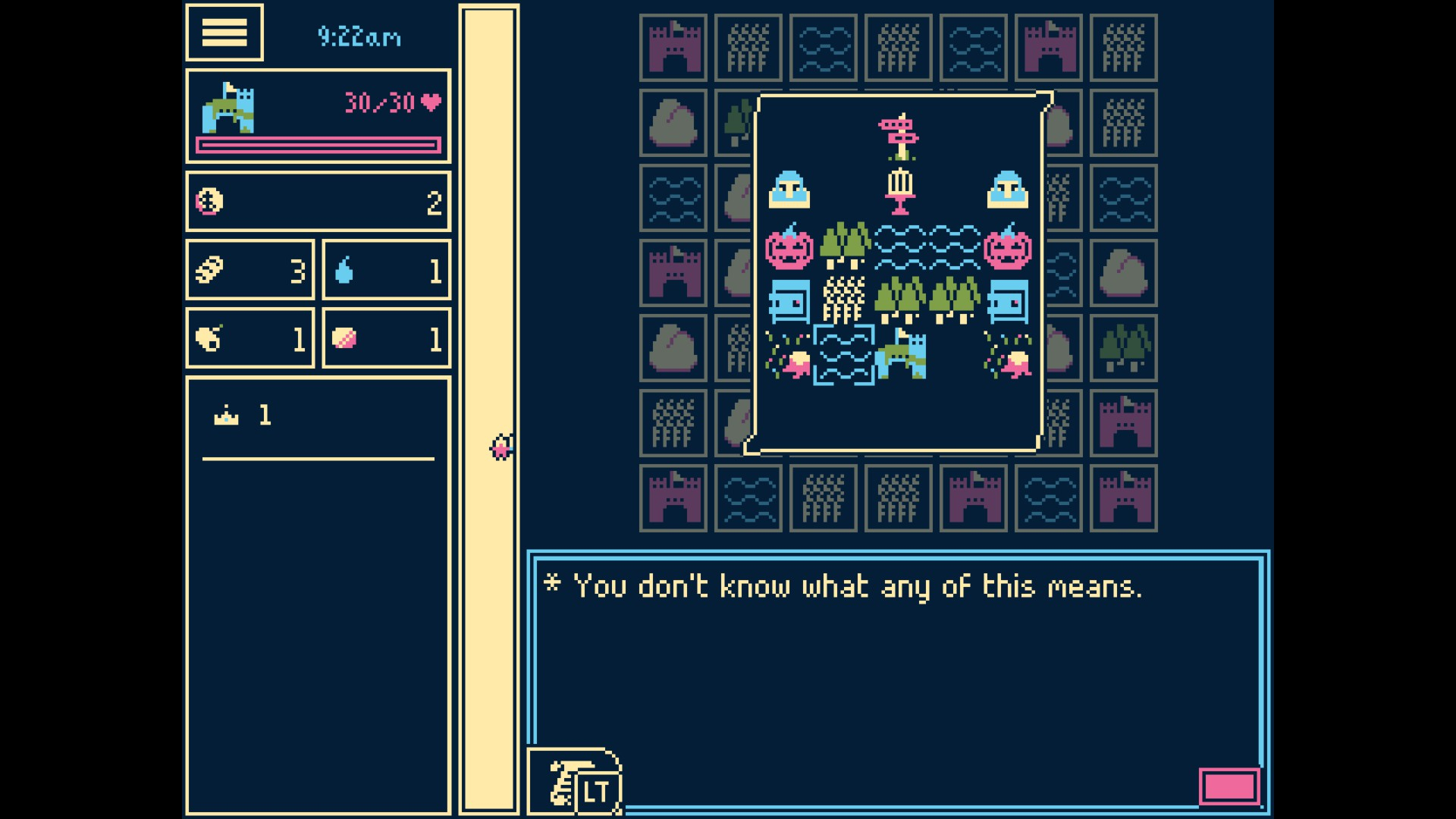Click the pink continue button in dialogue box
The width and height of the screenshot is (1456, 819).
point(1229,786)
